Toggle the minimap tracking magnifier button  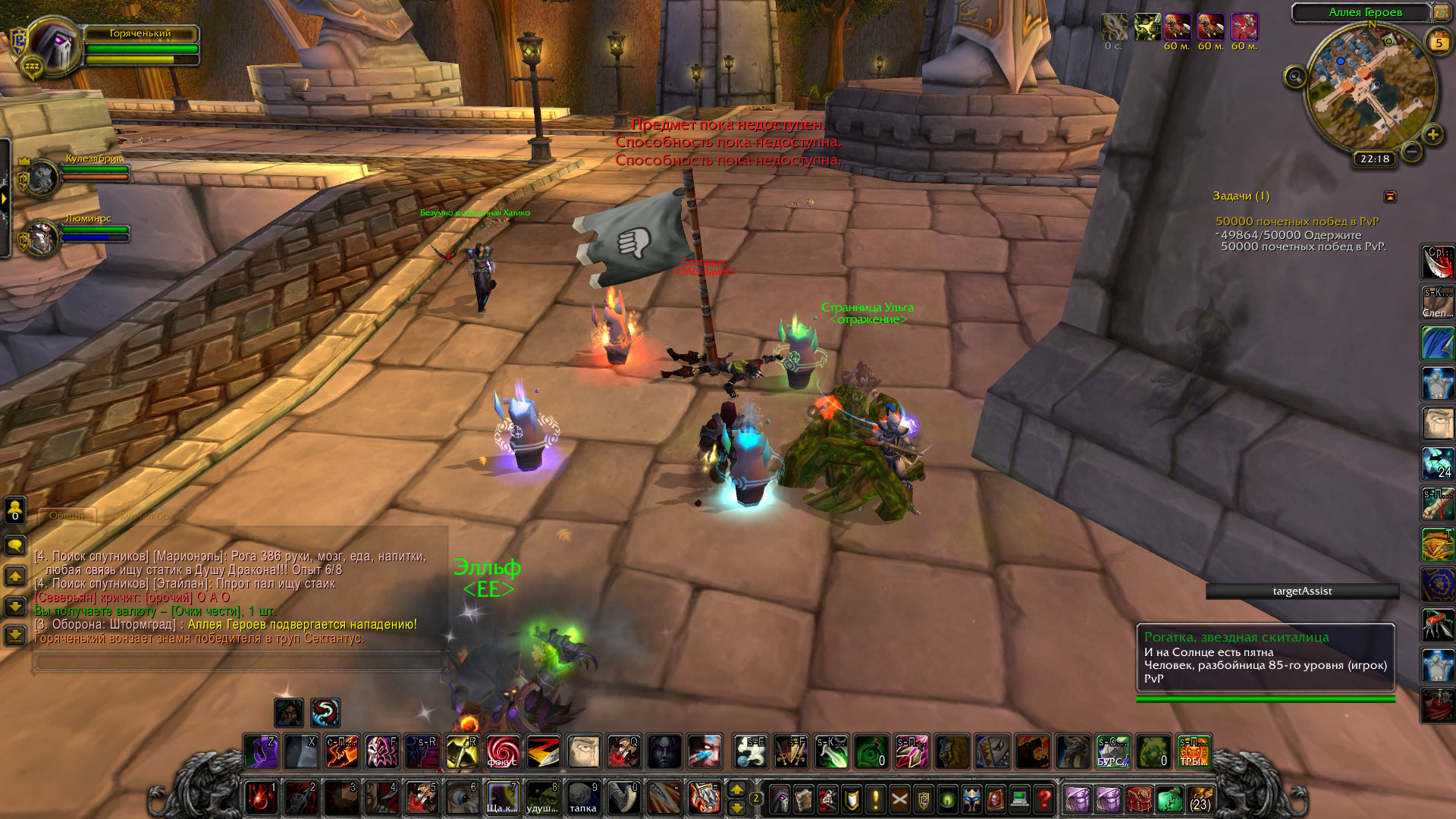pos(1295,77)
